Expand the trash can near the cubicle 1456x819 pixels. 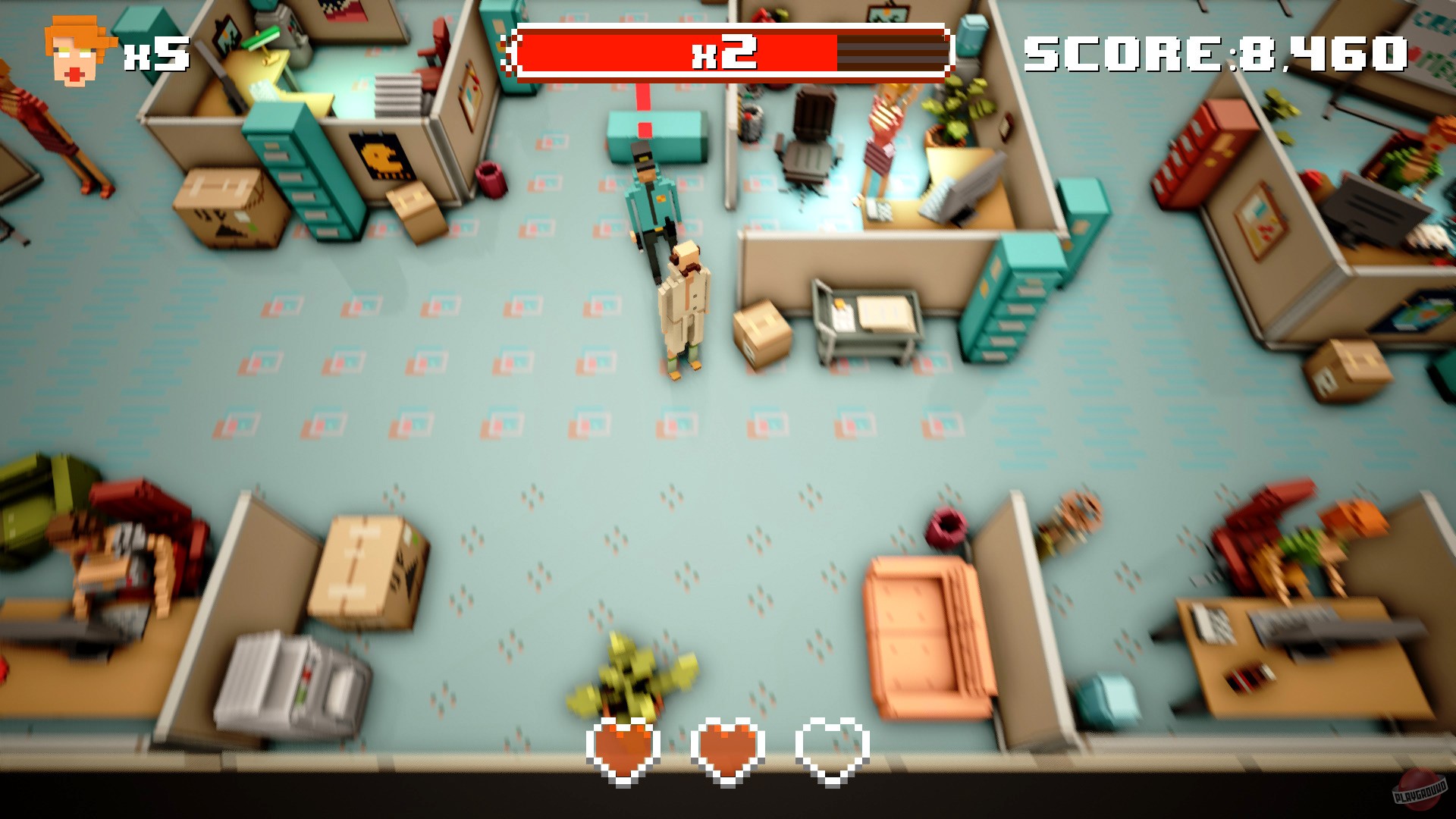click(x=490, y=180)
